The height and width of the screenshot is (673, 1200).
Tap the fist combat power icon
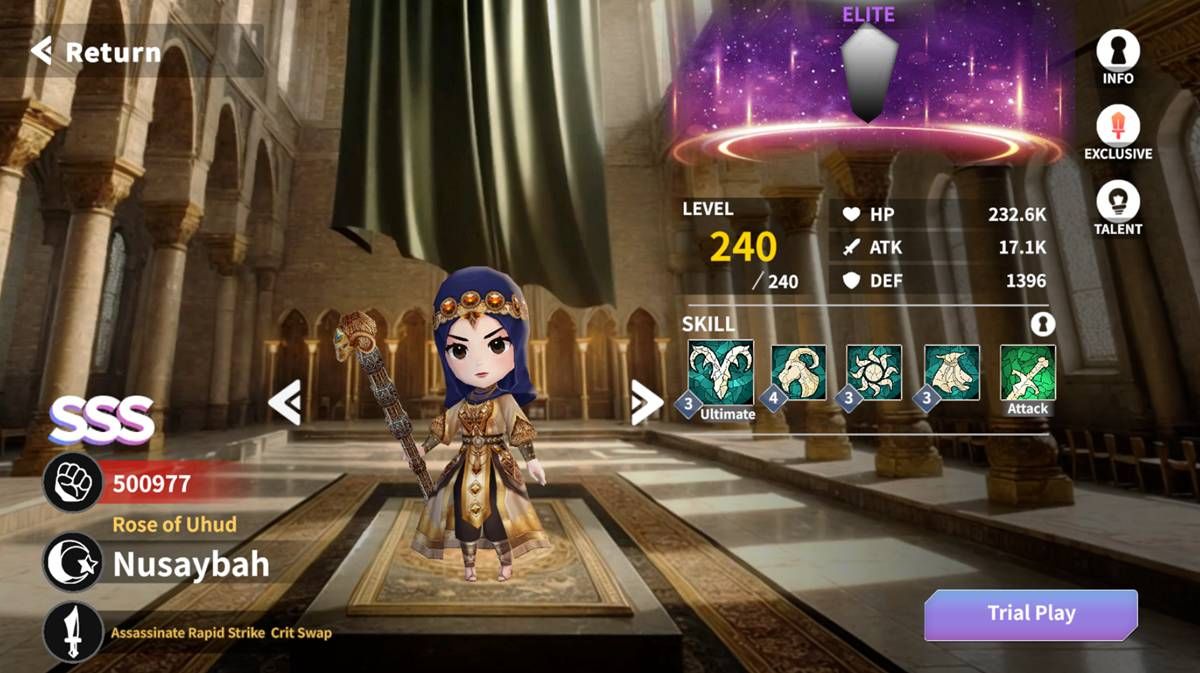pyautogui.click(x=73, y=485)
